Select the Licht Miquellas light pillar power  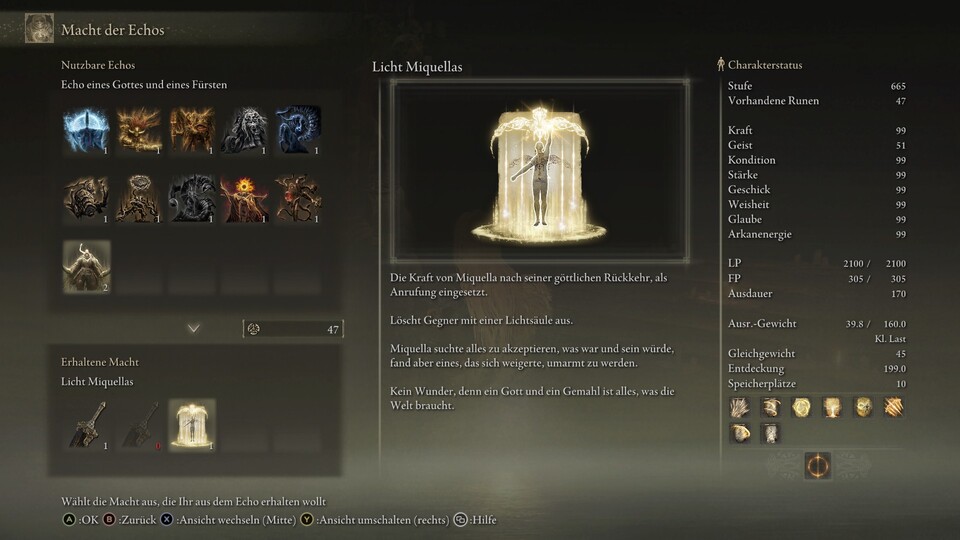click(192, 424)
